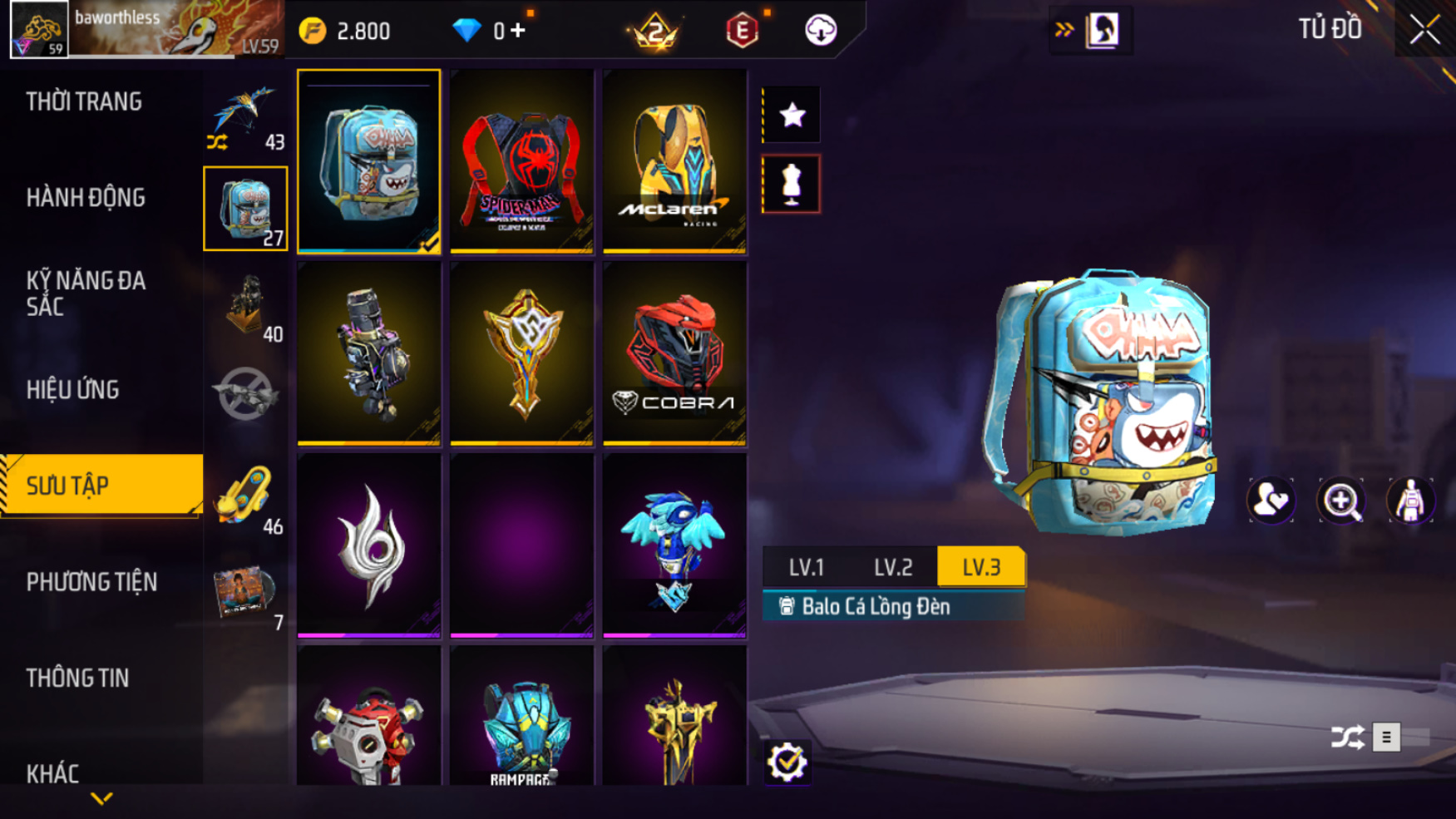1456x819 pixels.
Task: Select the Hiệu Ứng tab
Action: [x=73, y=389]
